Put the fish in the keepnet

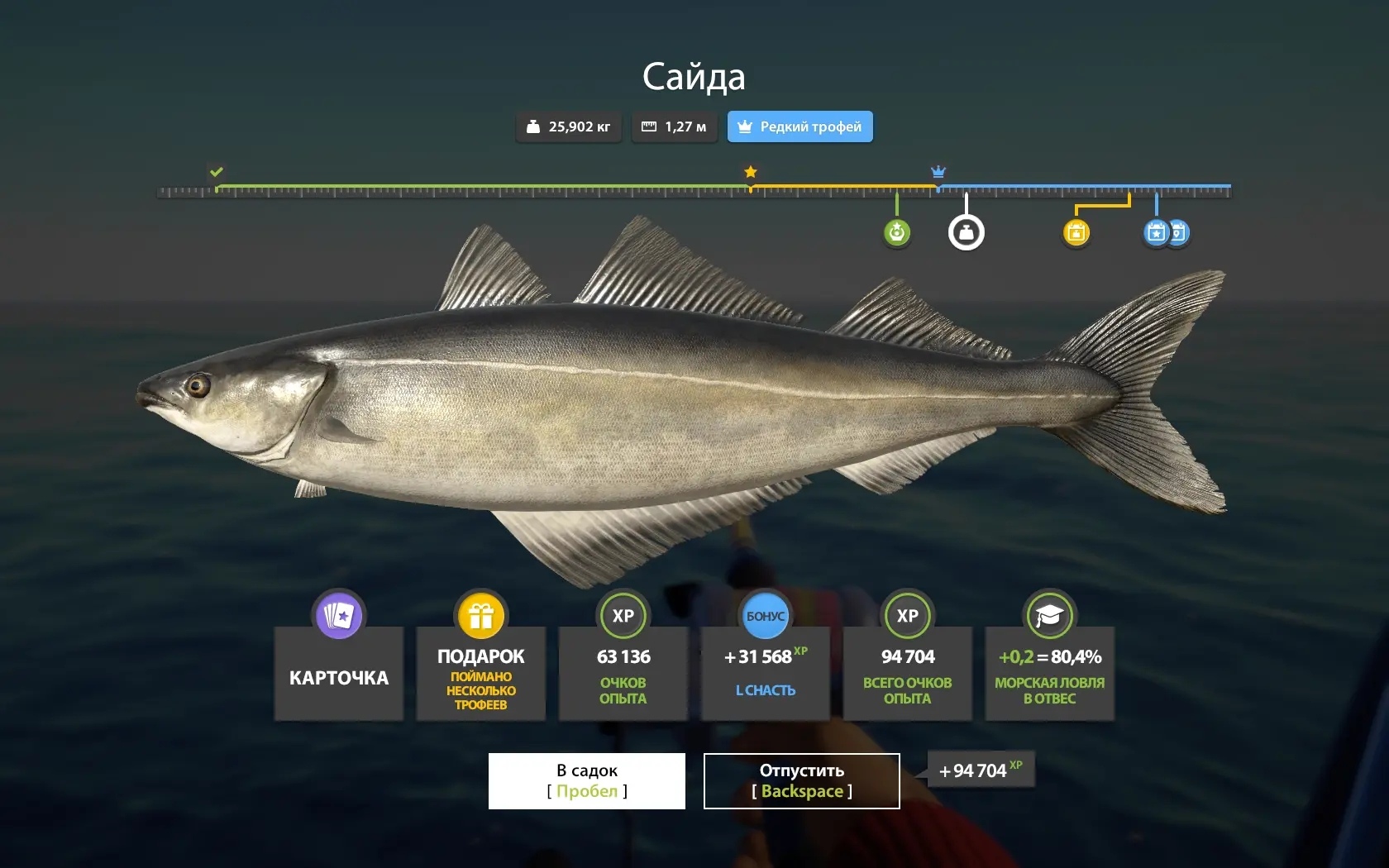586,780
